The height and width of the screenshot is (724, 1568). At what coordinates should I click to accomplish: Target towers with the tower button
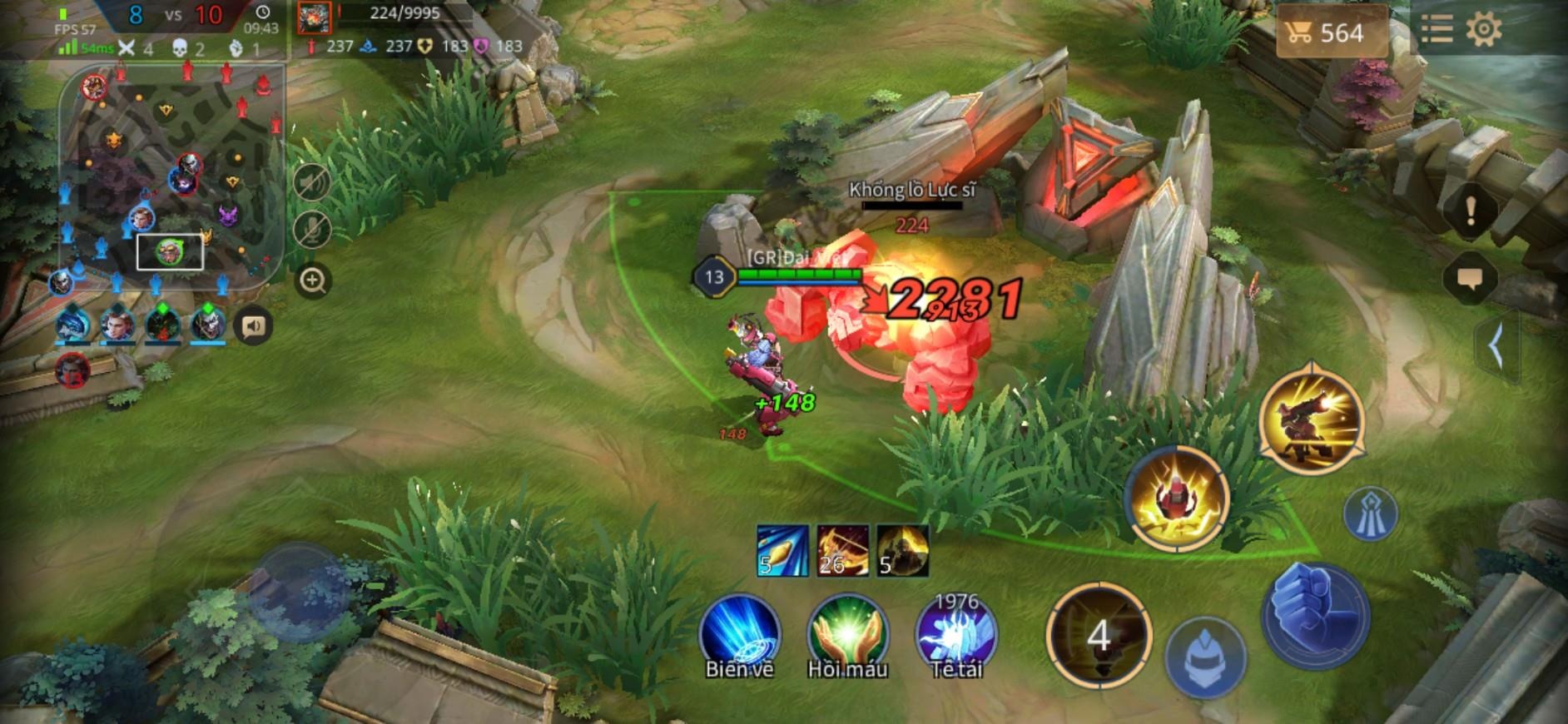(x=1371, y=513)
